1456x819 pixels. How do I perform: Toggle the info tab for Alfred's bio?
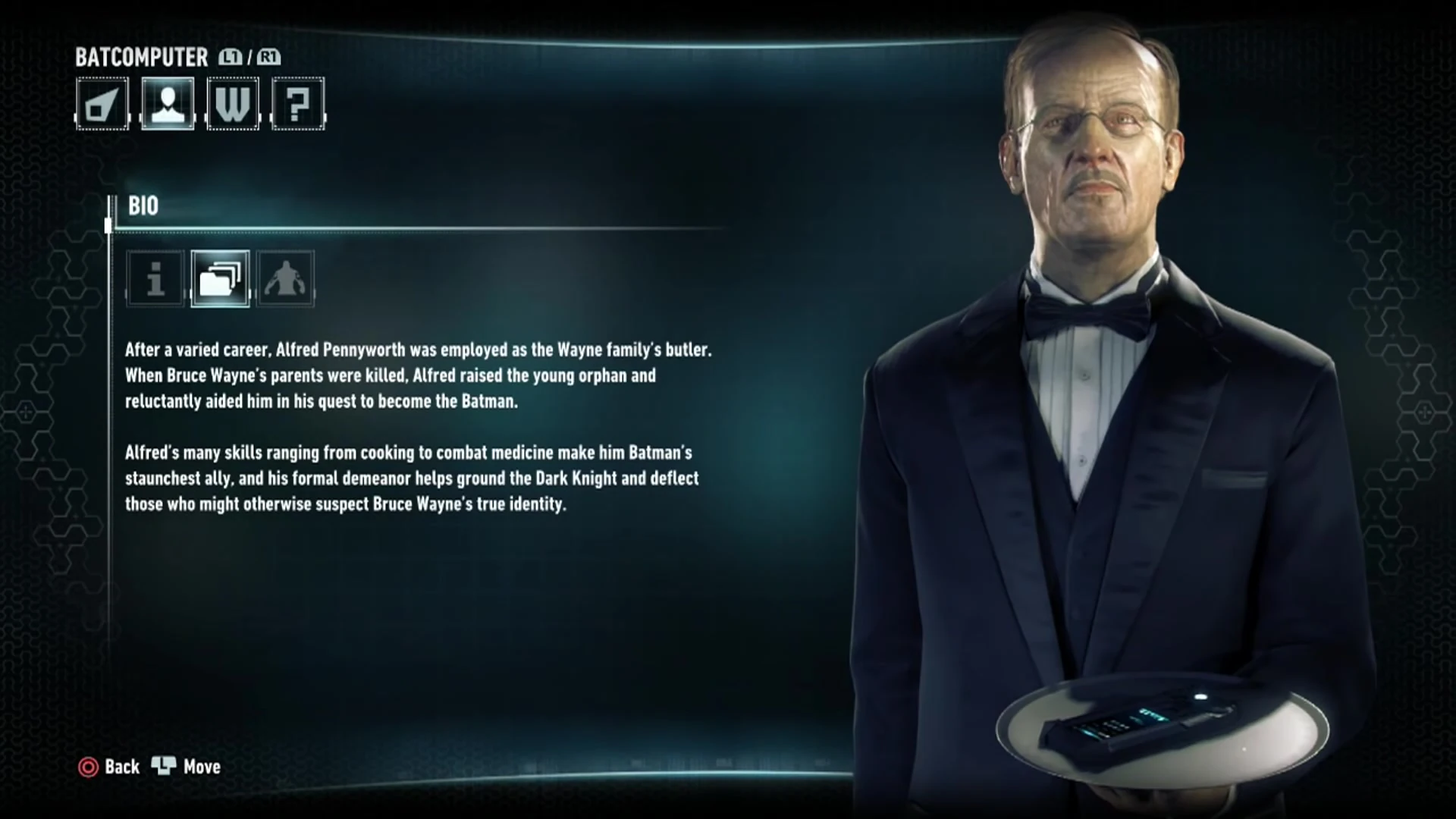point(154,280)
